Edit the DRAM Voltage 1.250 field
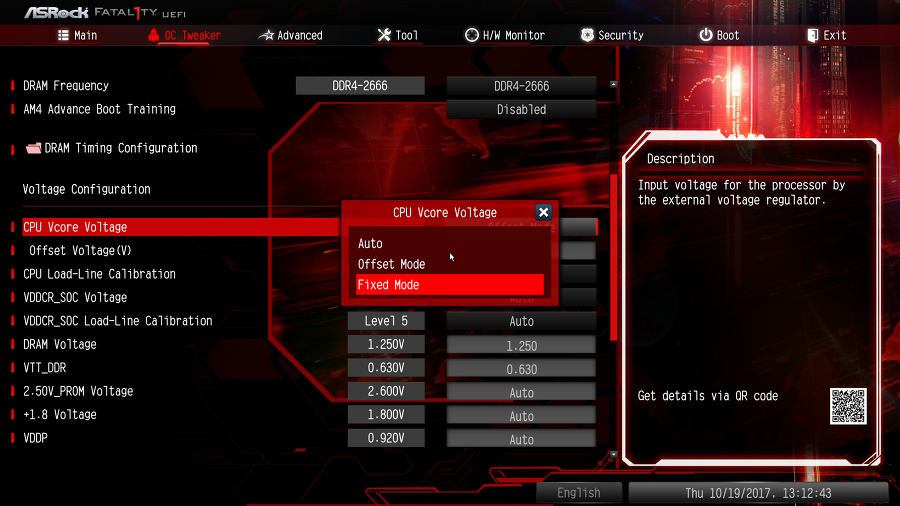The width and height of the screenshot is (900, 506). [521, 345]
